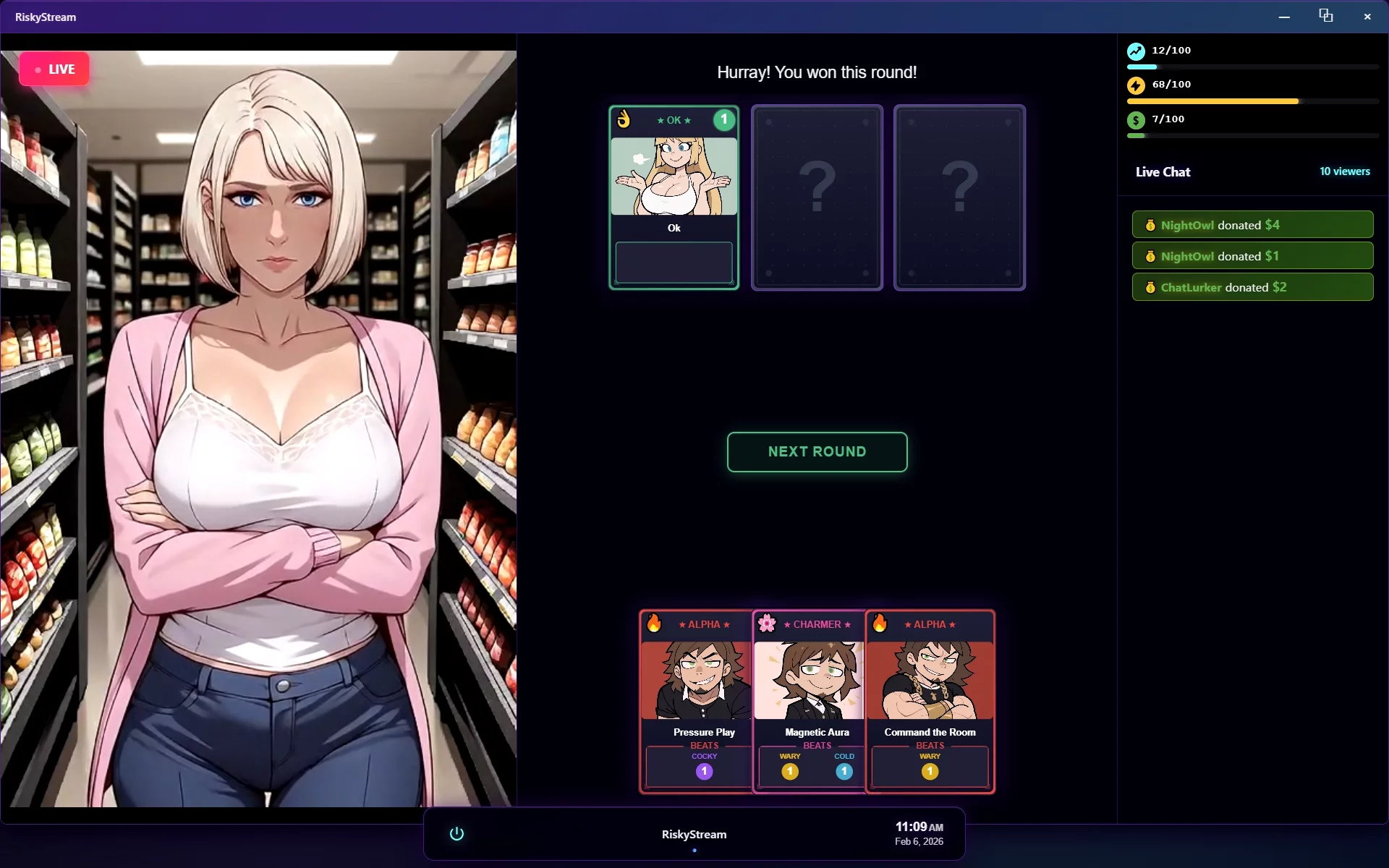Image resolution: width=1389 pixels, height=868 pixels.
Task: Open the clock and date display
Action: [x=919, y=833]
